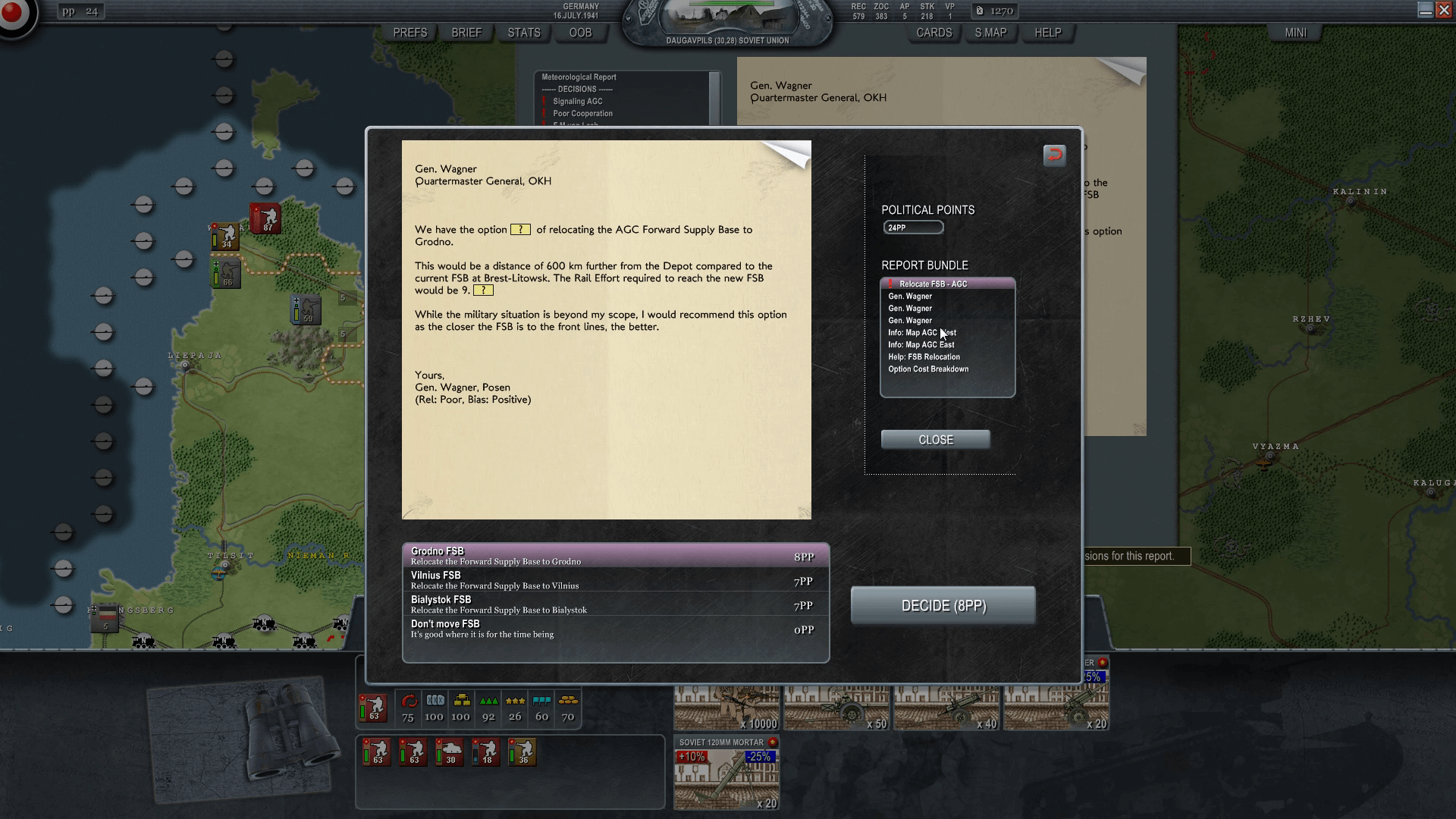The width and height of the screenshot is (1456, 819).
Task: Open the OOB order of battle
Action: (x=580, y=33)
